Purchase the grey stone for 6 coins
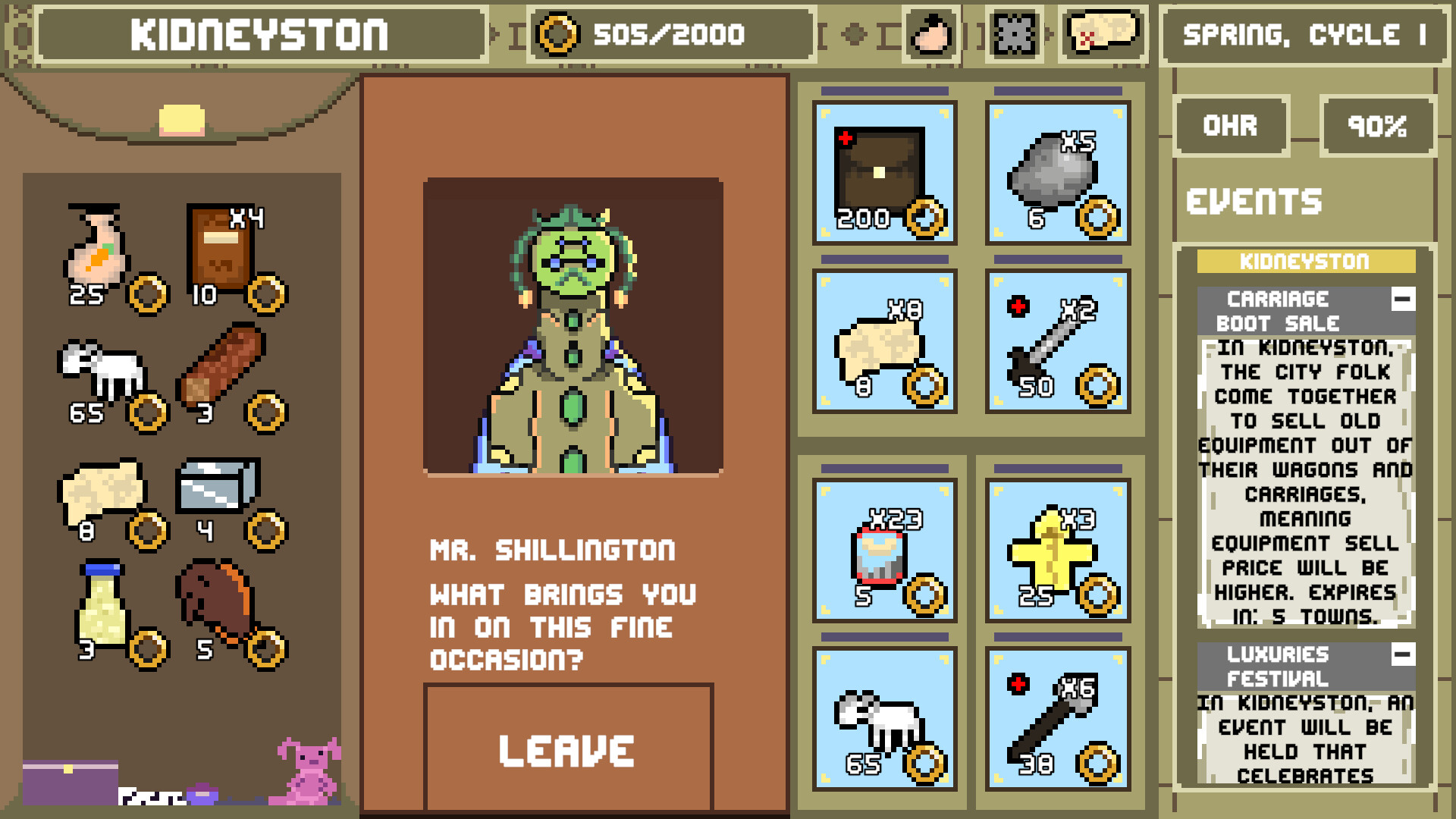The image size is (1456, 819). [1057, 174]
